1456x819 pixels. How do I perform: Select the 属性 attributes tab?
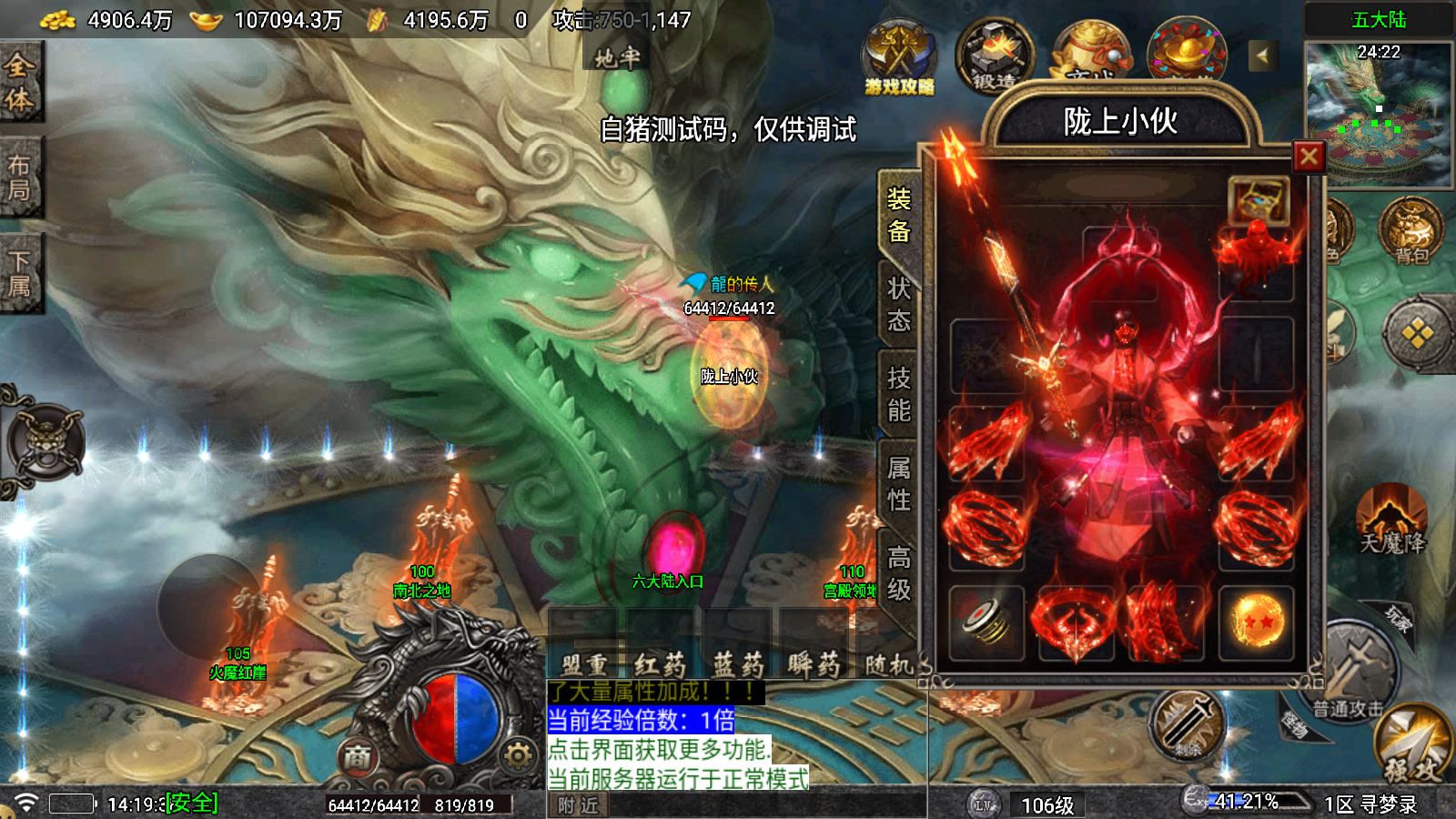(899, 483)
